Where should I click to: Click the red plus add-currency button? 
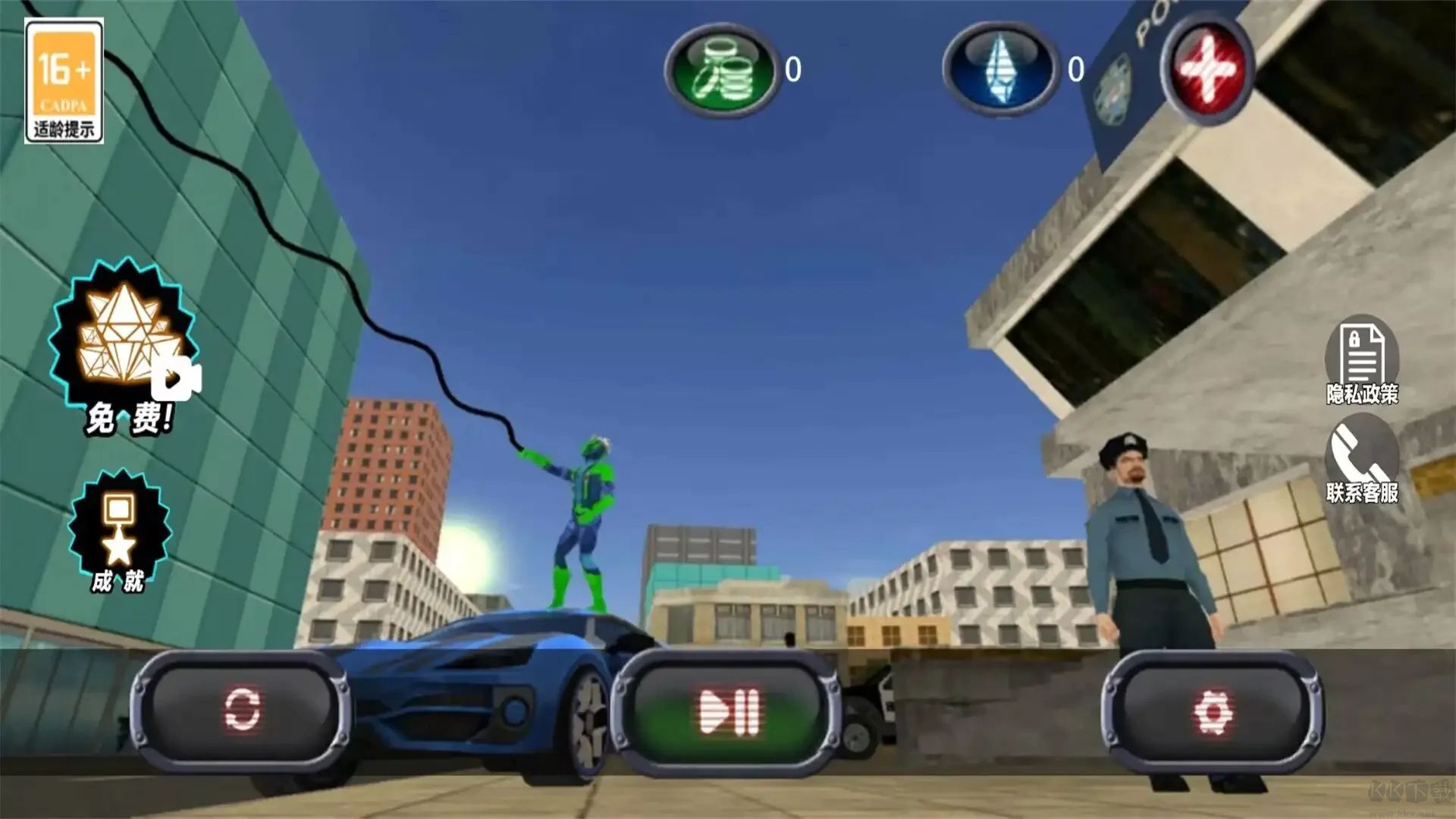(1209, 70)
